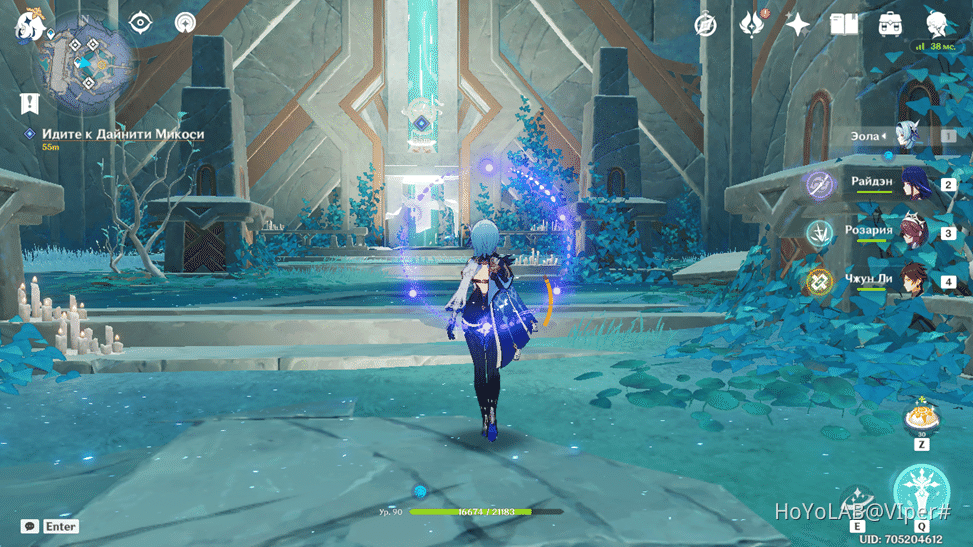
Task: Click the circular signal icon beside the eye
Action: (185, 22)
